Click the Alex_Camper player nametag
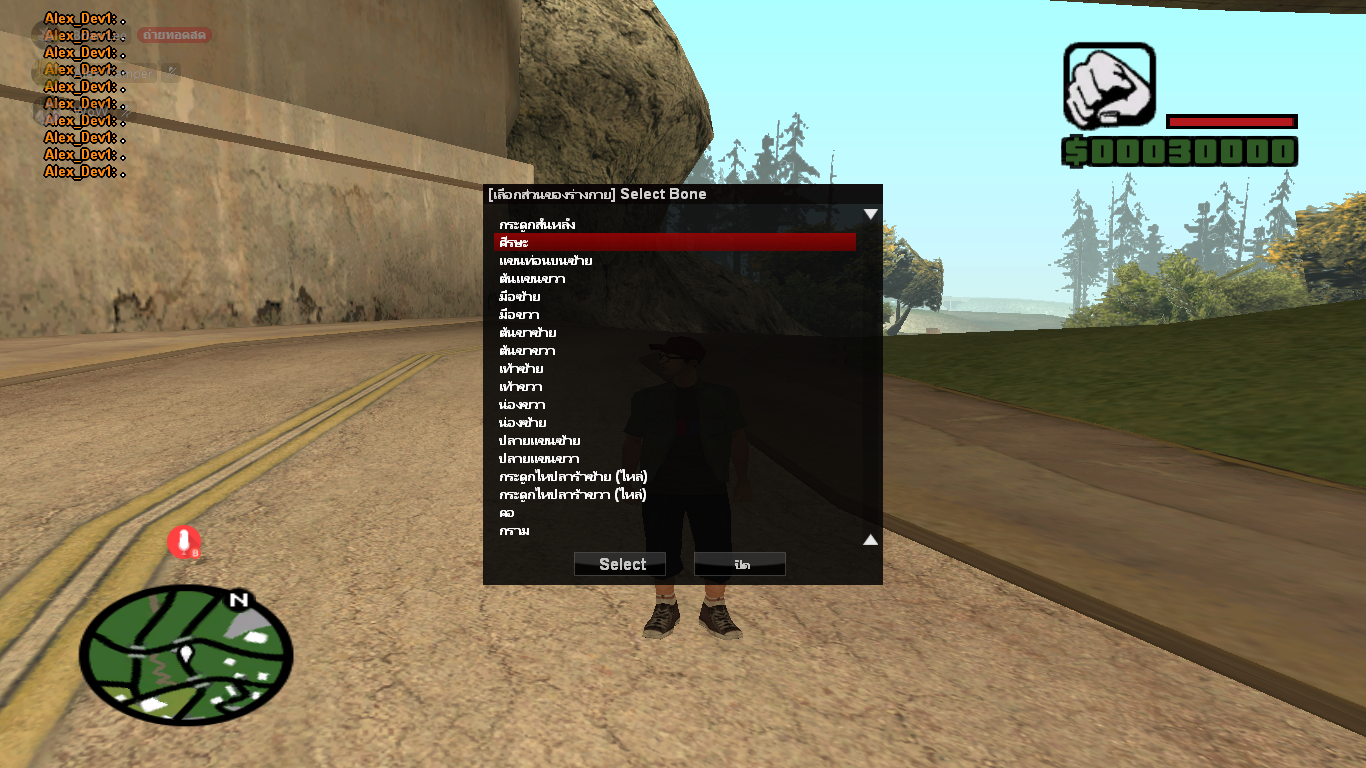Image resolution: width=1366 pixels, height=768 pixels. click(113, 72)
